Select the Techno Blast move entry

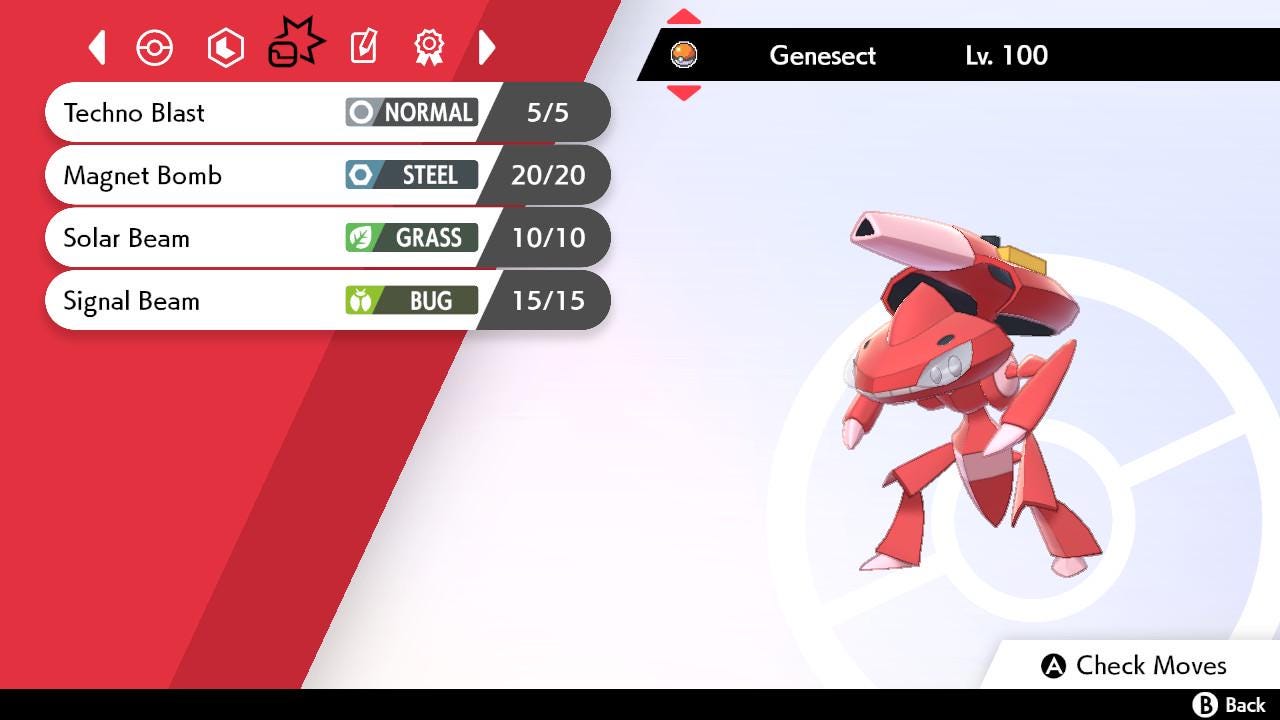200,112
